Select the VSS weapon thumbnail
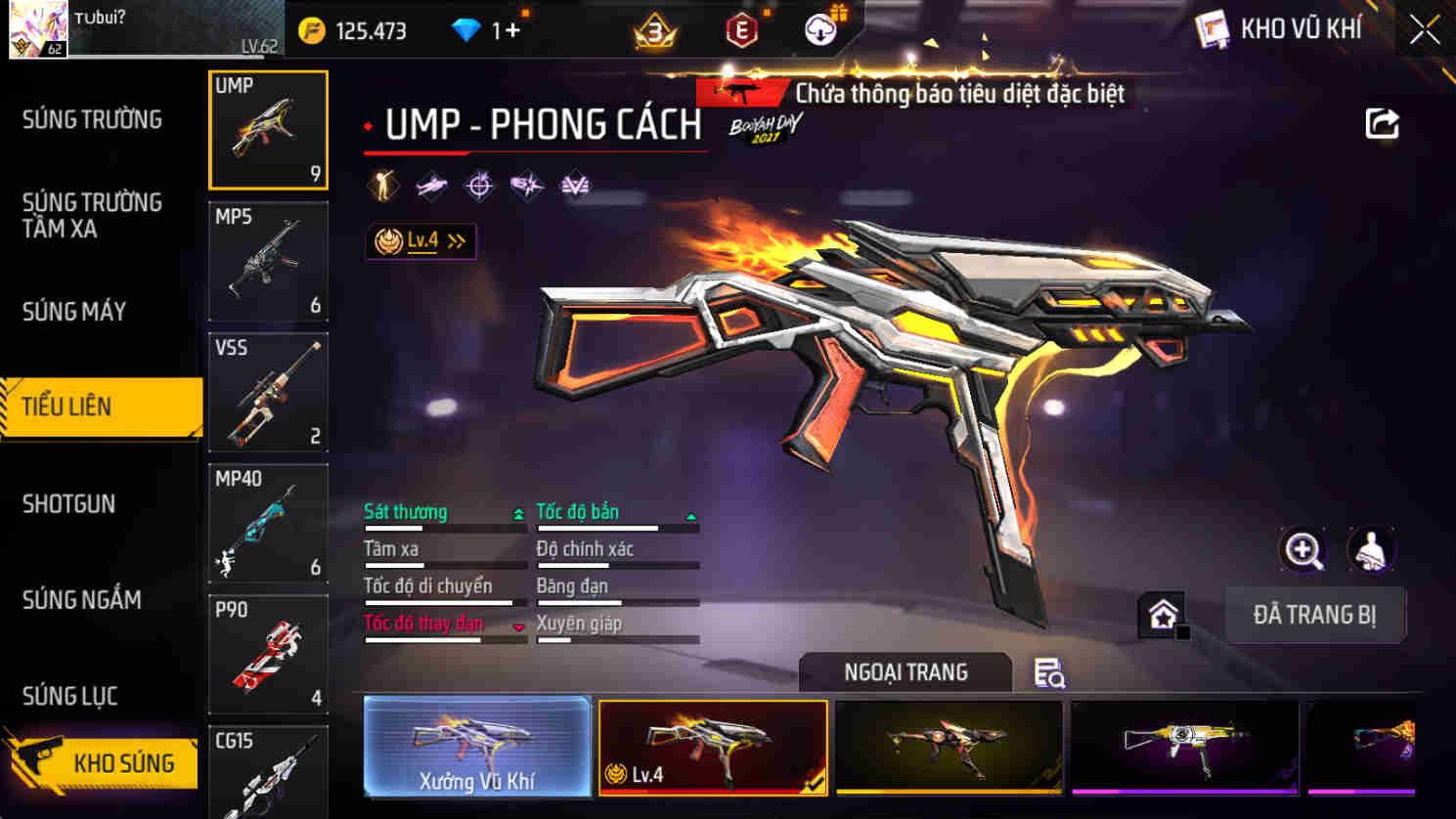1456x819 pixels. pos(268,392)
